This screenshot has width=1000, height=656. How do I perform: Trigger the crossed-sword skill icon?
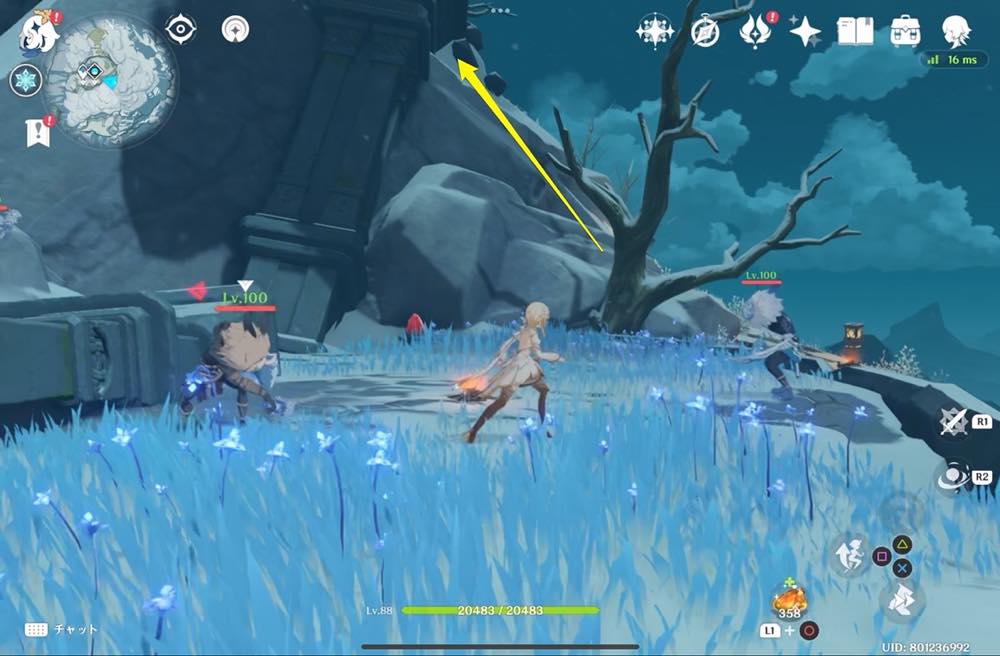click(954, 423)
